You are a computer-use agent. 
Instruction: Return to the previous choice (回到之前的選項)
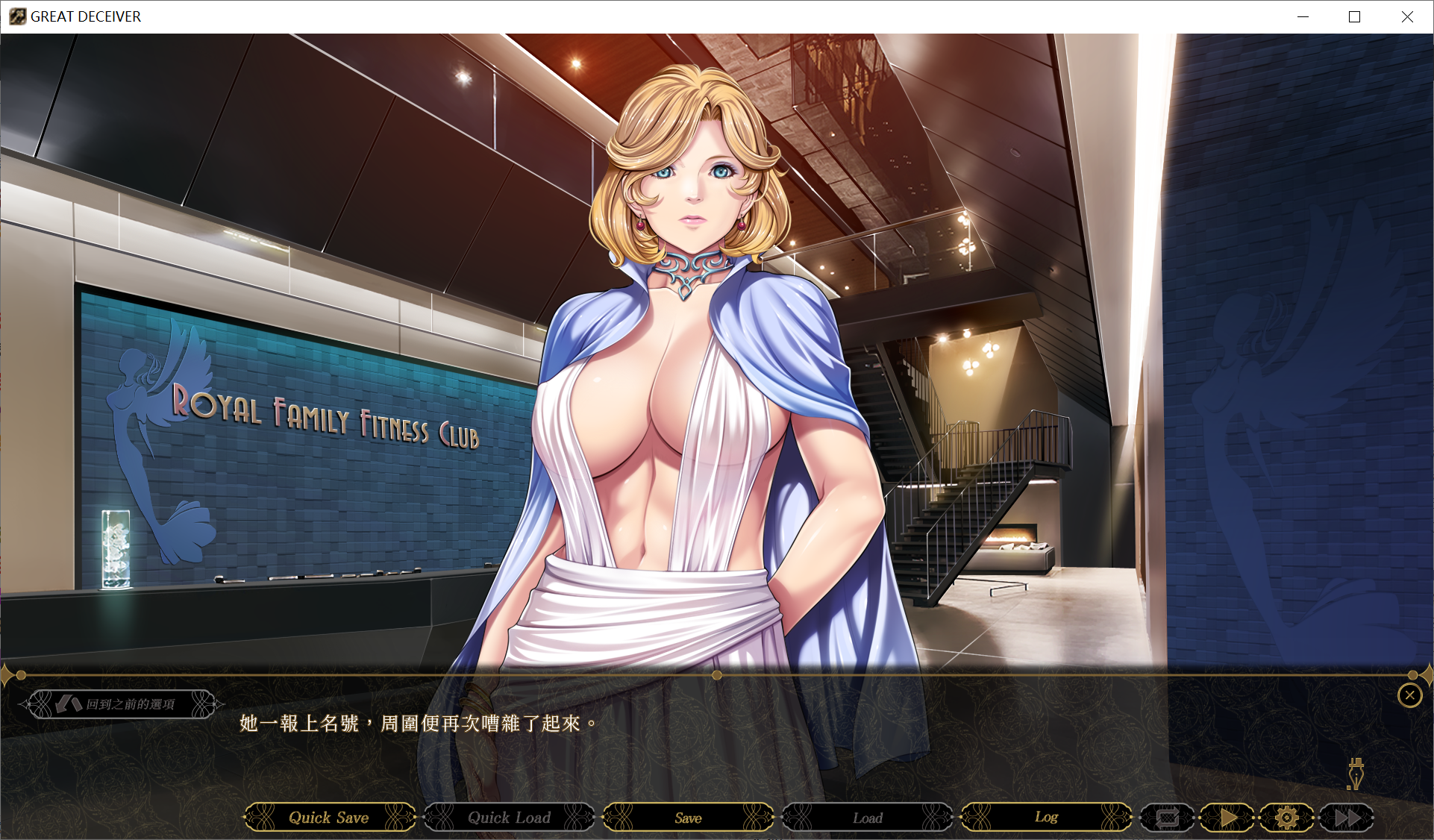(x=122, y=704)
